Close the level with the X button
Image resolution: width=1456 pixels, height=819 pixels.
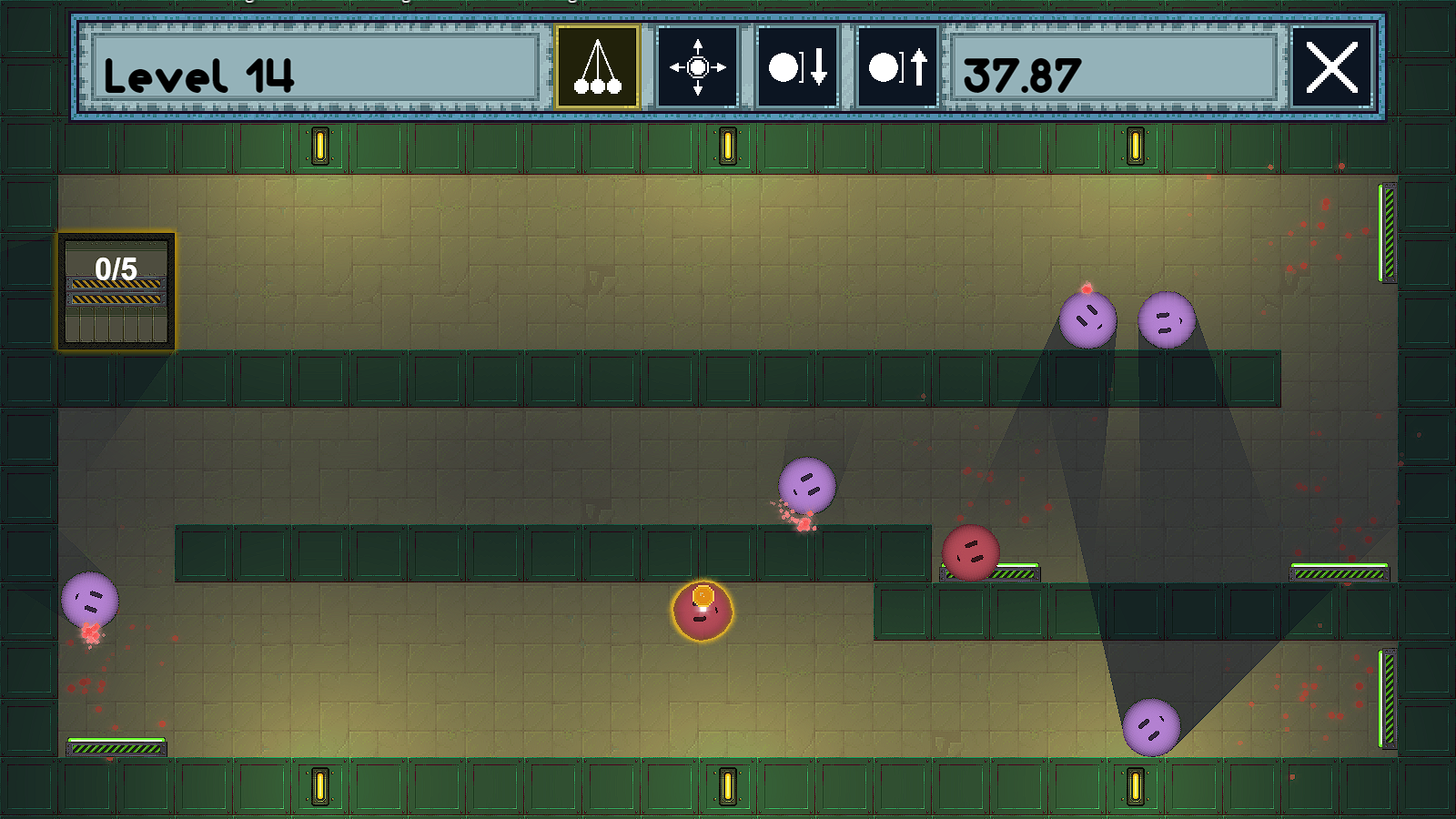[x=1331, y=67]
